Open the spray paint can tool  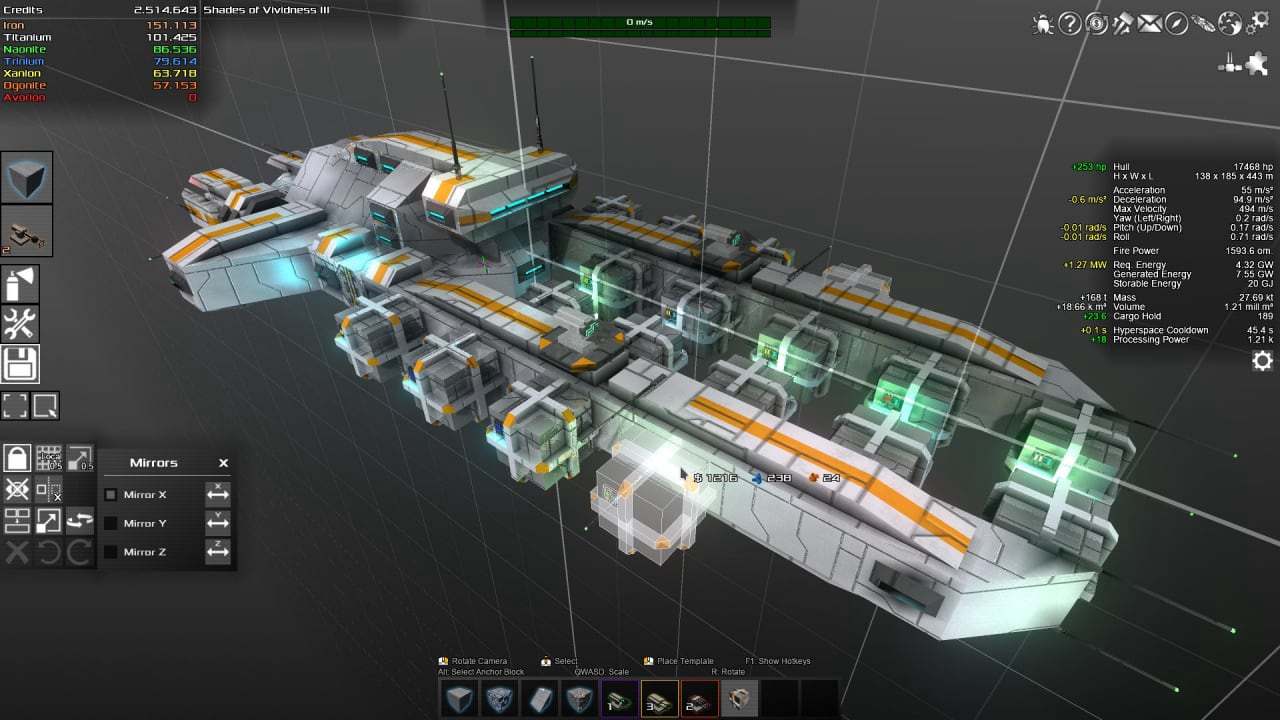coord(20,286)
